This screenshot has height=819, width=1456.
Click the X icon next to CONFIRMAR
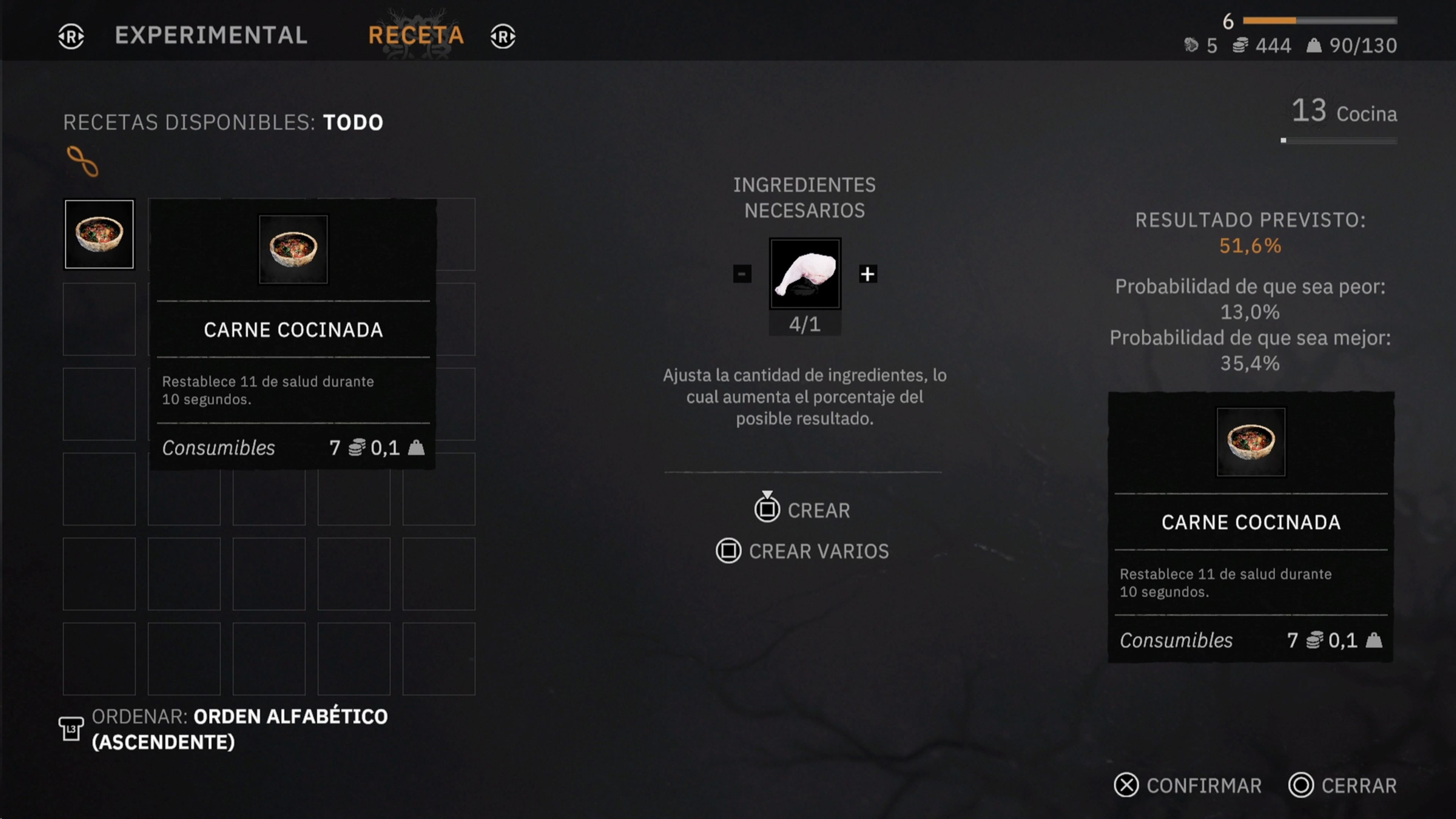tap(1126, 786)
